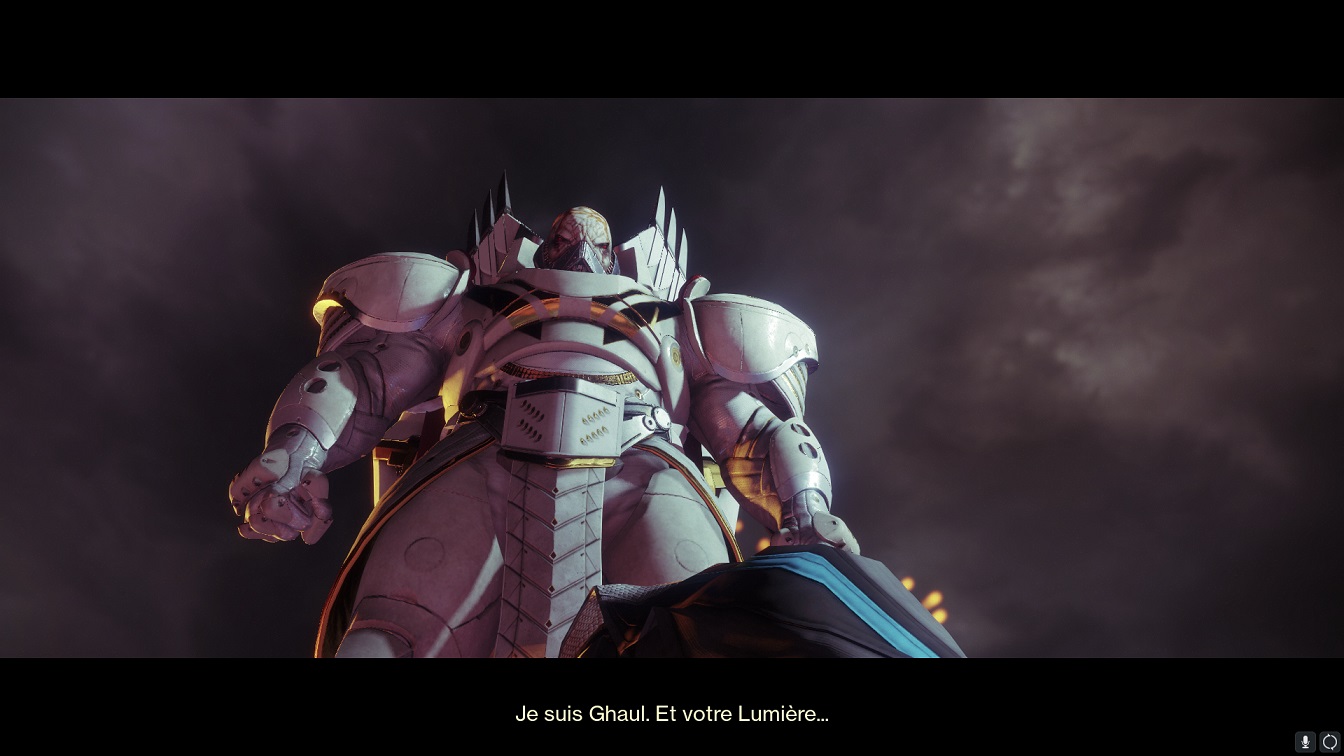Toggle the microphone overlay icon
The width and height of the screenshot is (1344, 756).
(1305, 742)
